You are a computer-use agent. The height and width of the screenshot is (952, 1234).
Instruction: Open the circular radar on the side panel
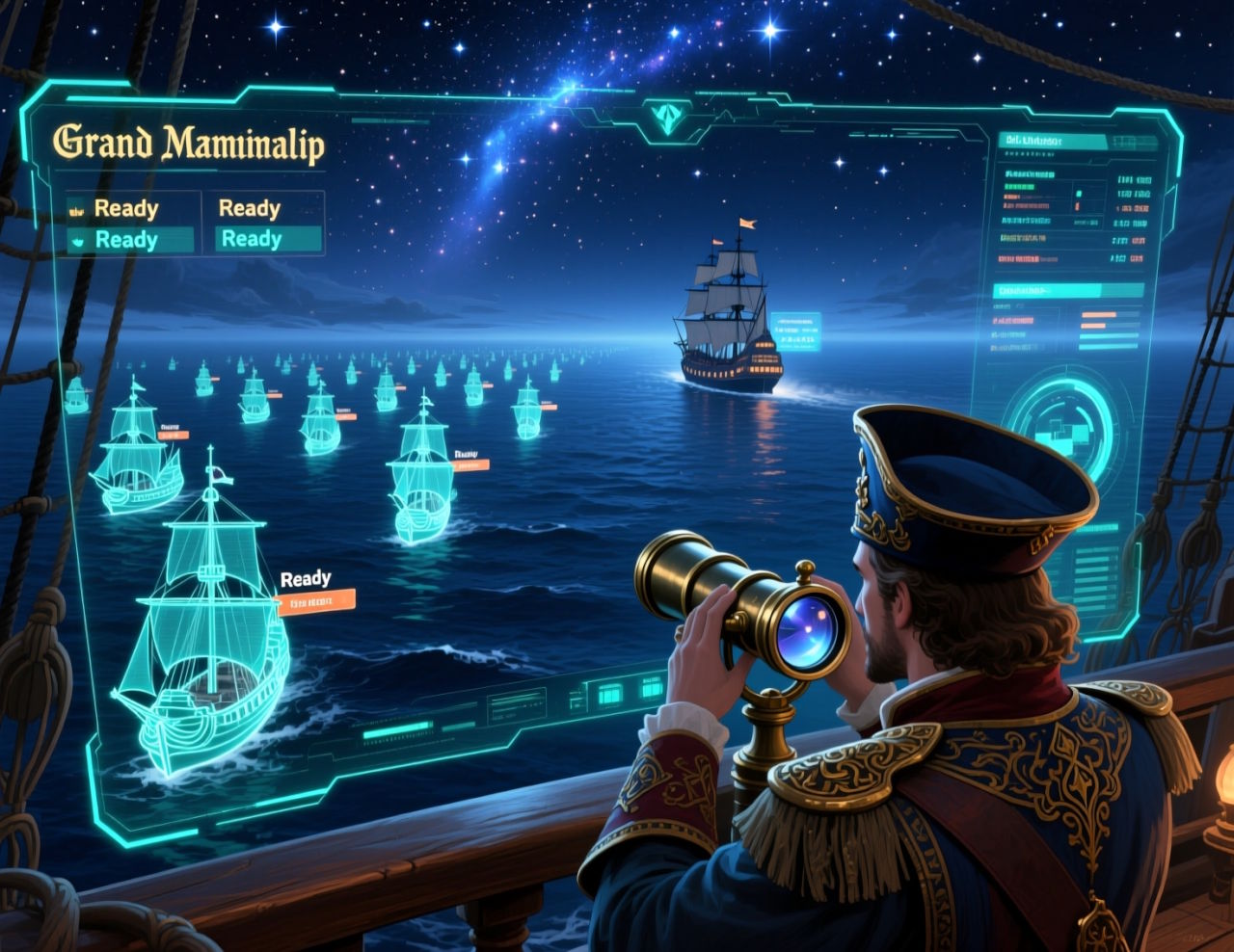pos(1060,427)
